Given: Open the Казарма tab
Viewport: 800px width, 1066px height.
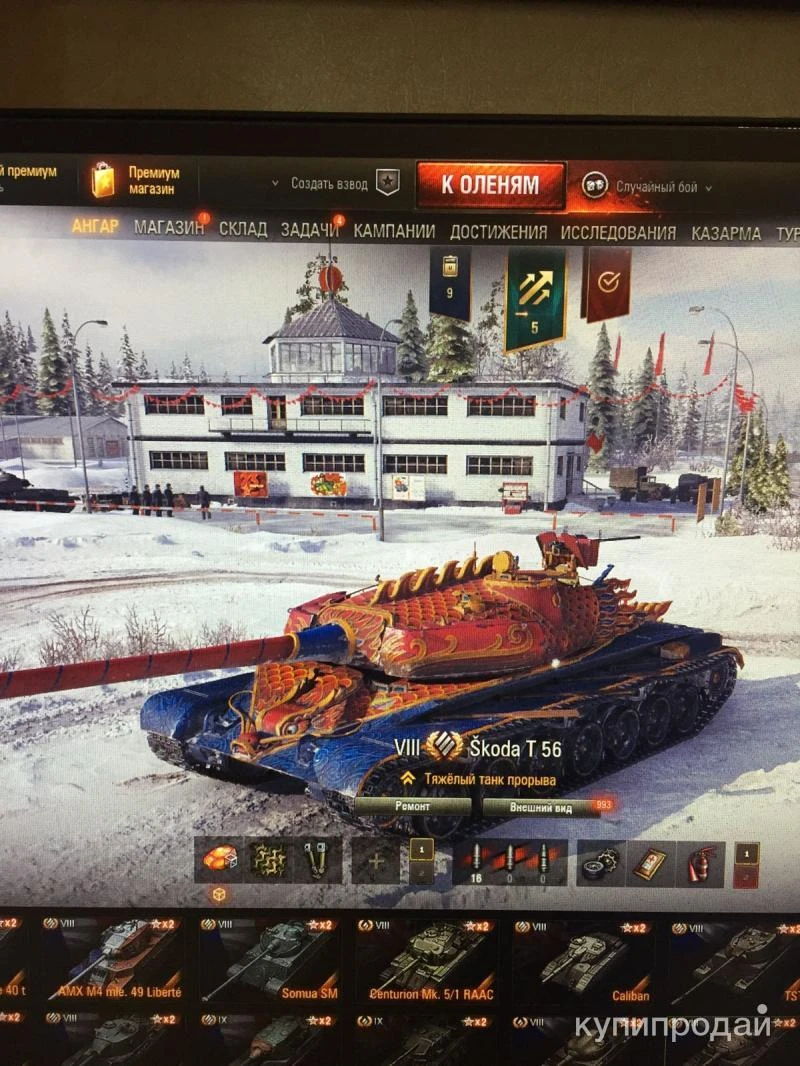Looking at the screenshot, I should coord(725,234).
